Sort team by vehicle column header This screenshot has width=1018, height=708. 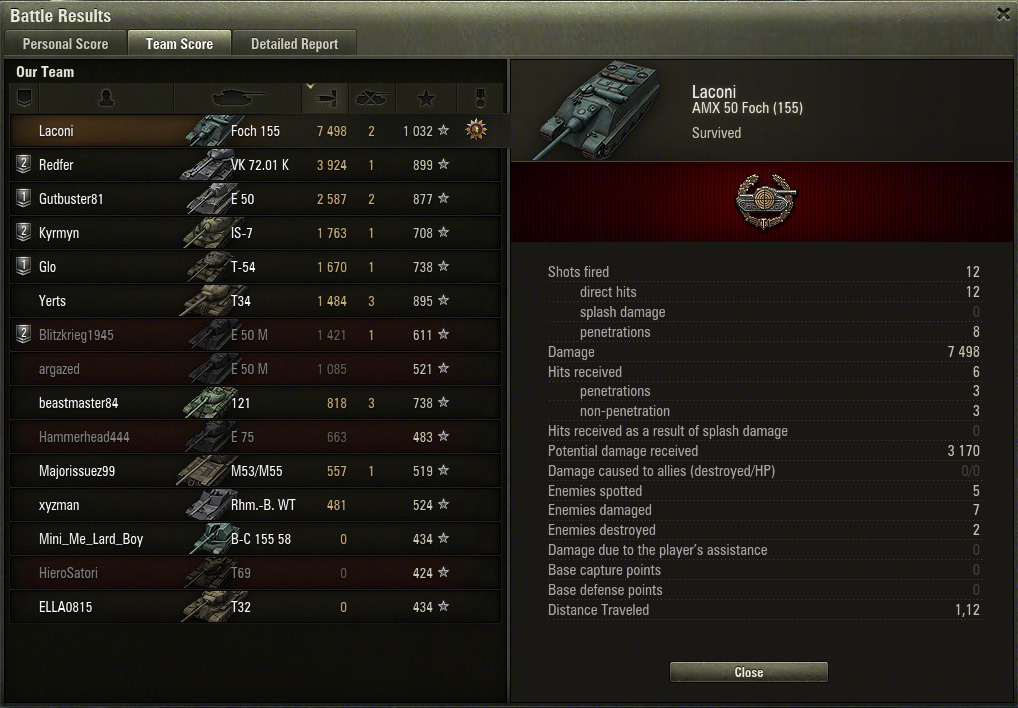coord(238,98)
